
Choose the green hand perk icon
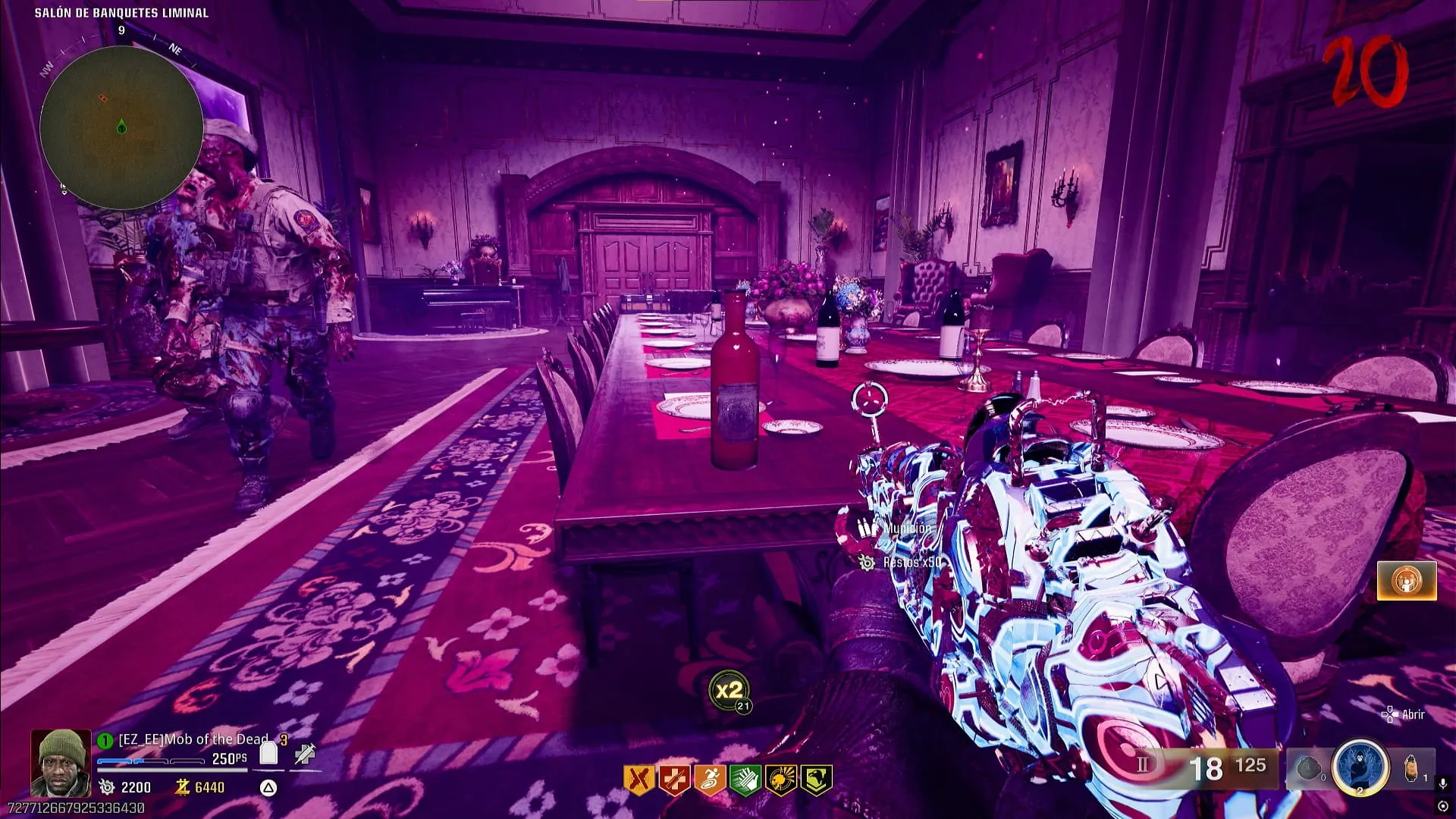point(745,780)
